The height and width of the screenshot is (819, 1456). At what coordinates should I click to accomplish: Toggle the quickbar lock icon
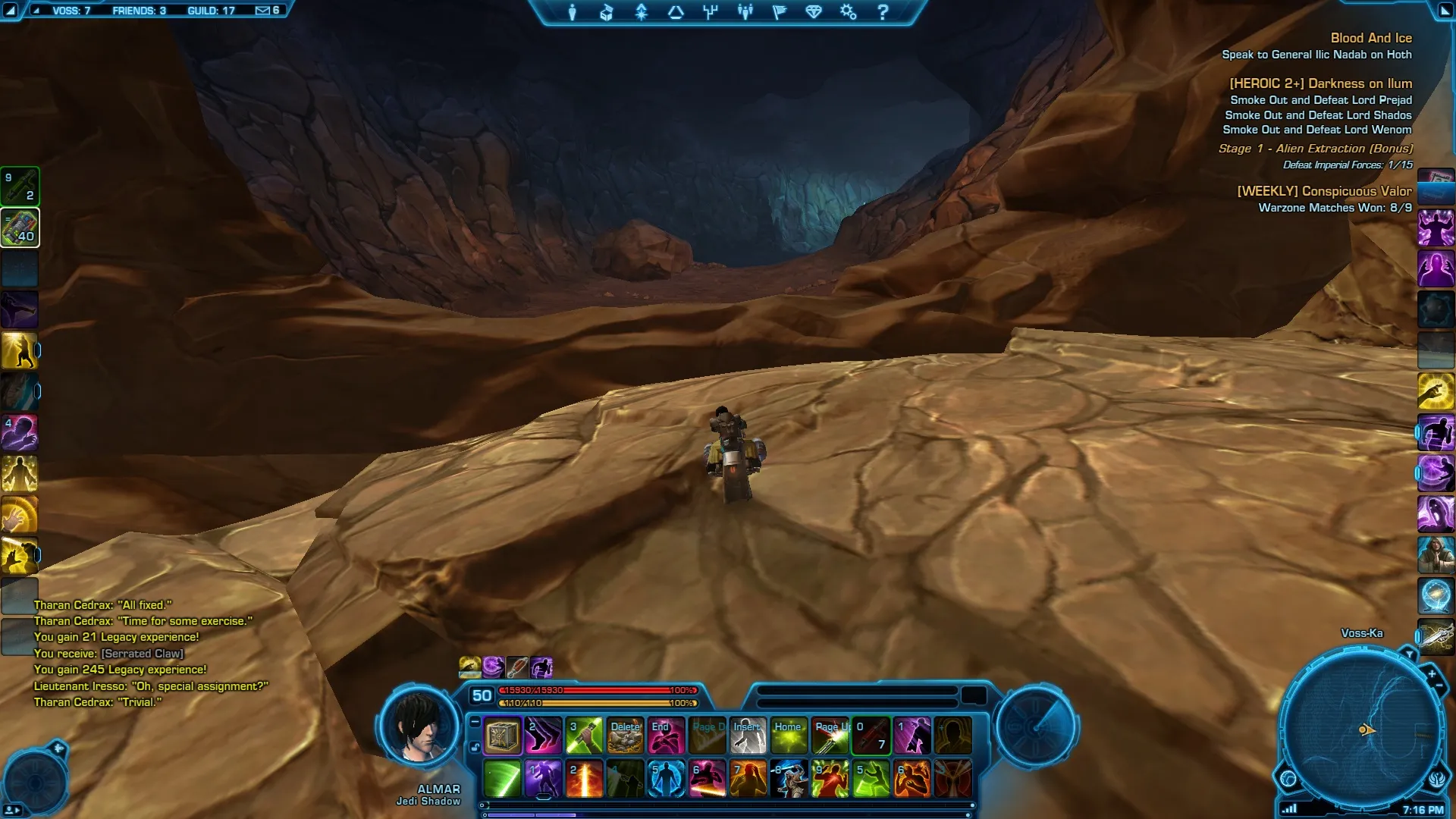coord(475,747)
